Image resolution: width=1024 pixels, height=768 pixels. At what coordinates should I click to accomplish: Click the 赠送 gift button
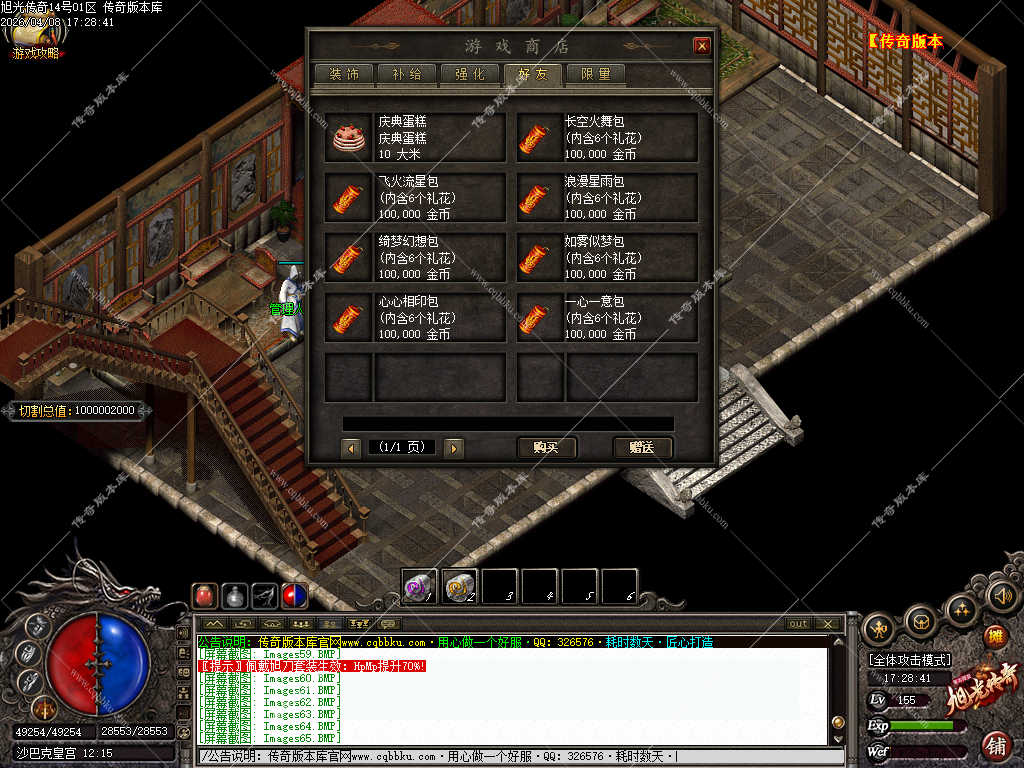point(642,448)
